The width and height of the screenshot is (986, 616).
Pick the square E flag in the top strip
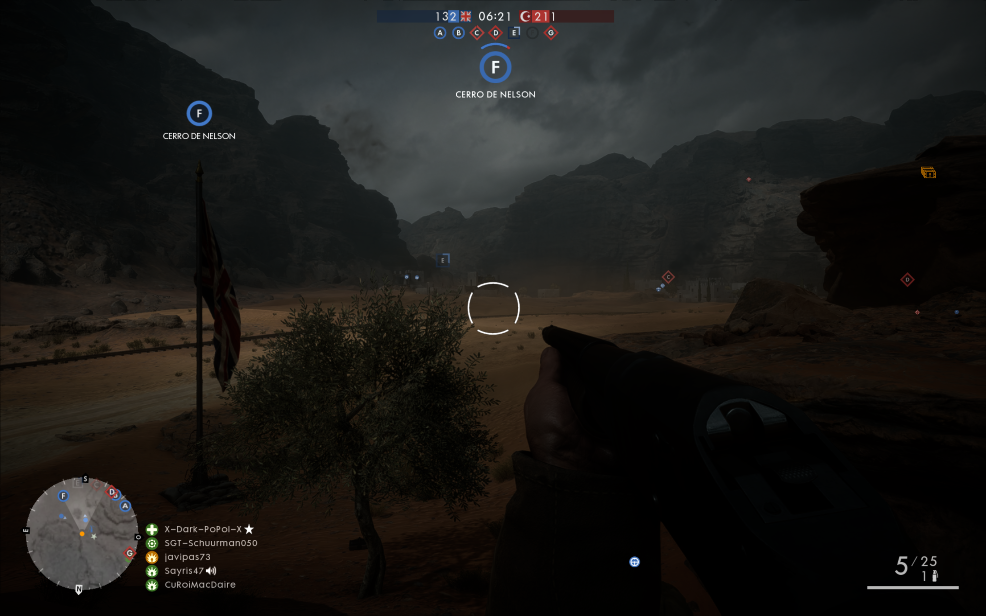pos(514,33)
